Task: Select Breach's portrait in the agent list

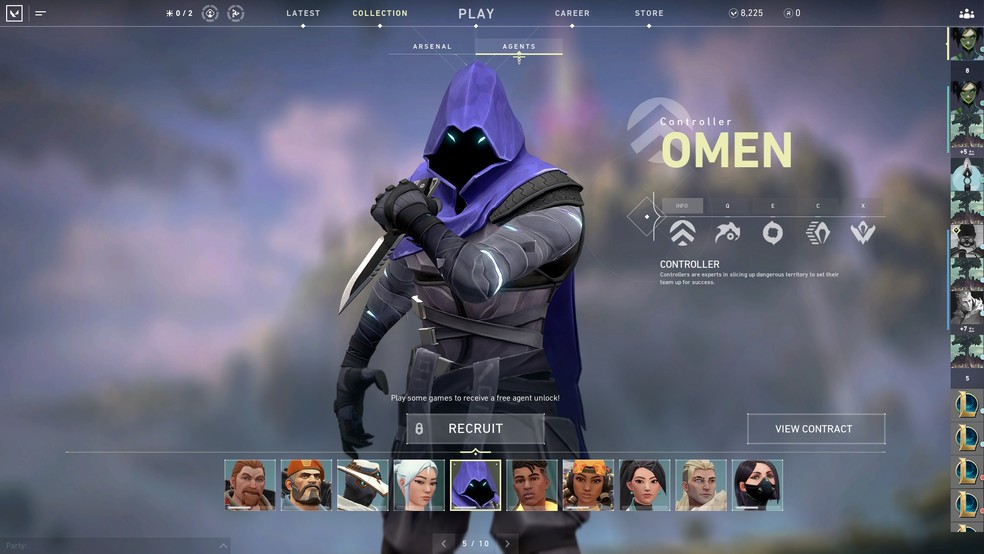Action: click(250, 485)
